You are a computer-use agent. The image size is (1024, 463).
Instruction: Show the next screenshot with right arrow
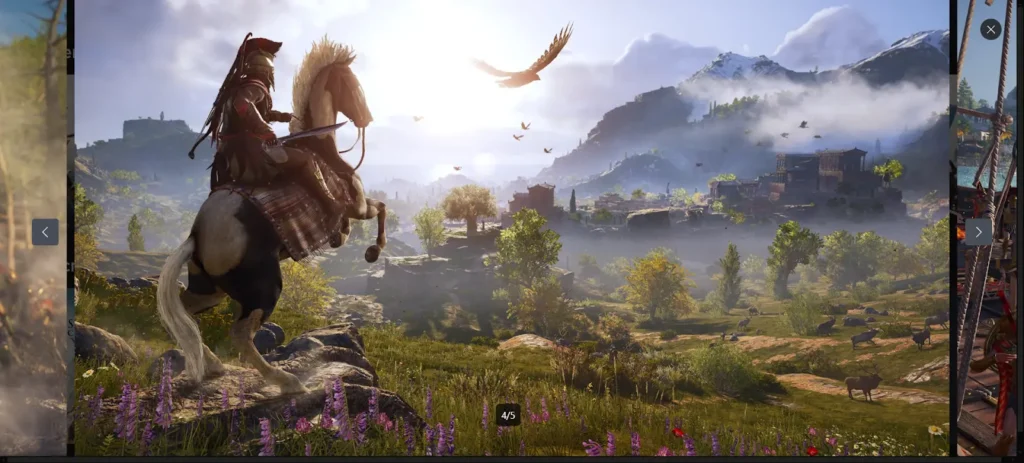click(x=978, y=232)
